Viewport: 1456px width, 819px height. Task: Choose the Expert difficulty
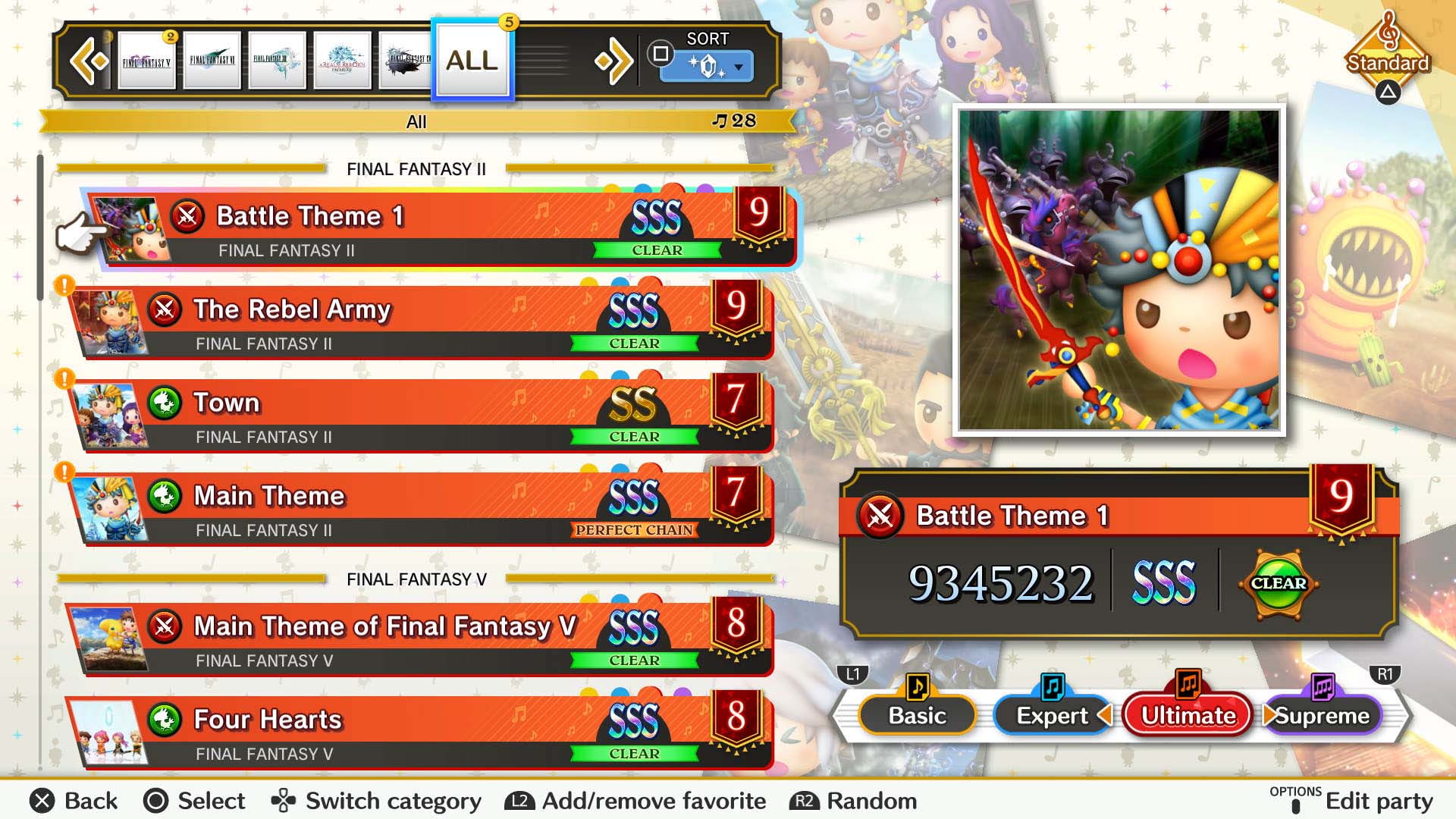click(x=1053, y=714)
